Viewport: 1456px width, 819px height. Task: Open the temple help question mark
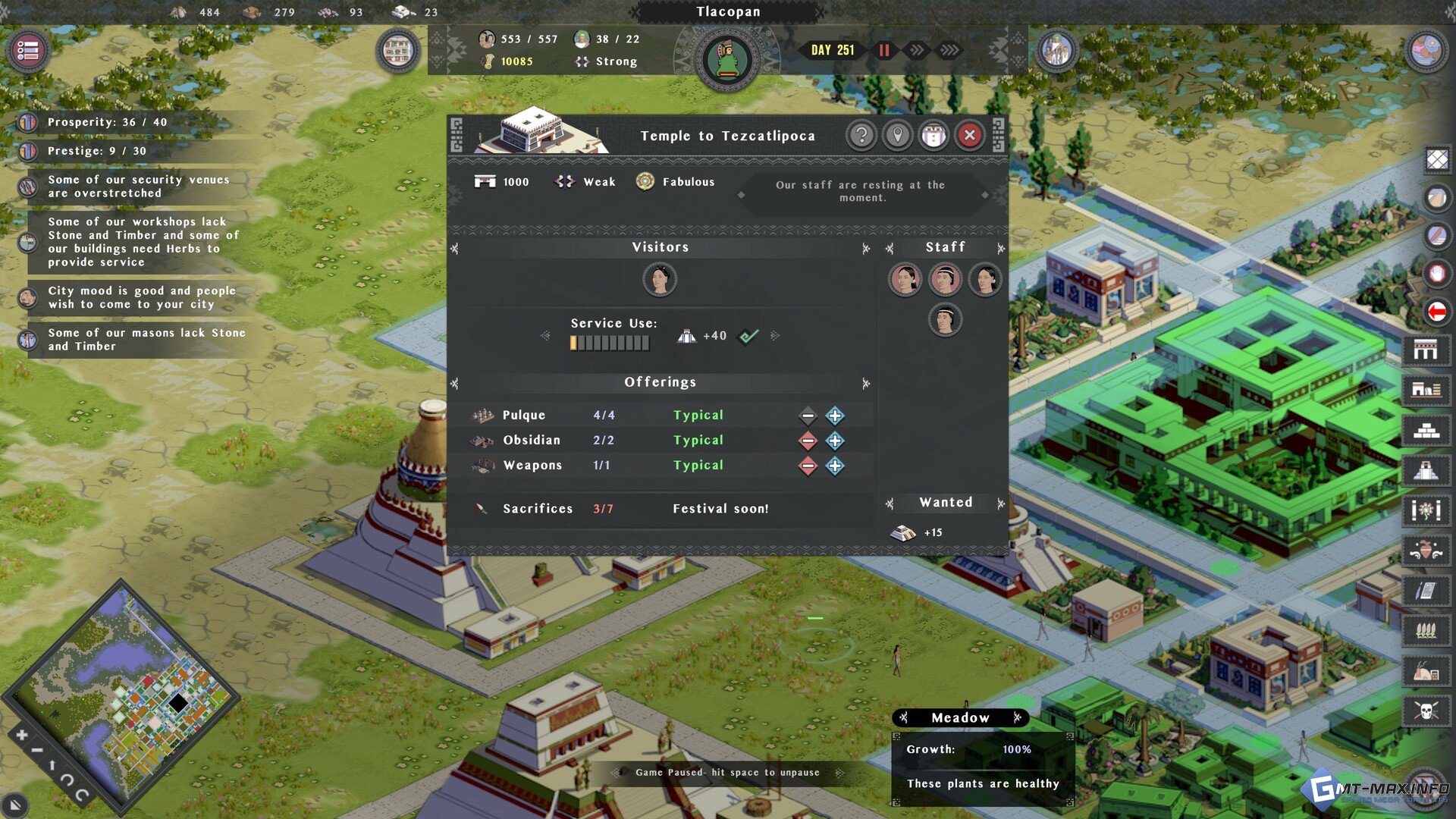pyautogui.click(x=861, y=136)
